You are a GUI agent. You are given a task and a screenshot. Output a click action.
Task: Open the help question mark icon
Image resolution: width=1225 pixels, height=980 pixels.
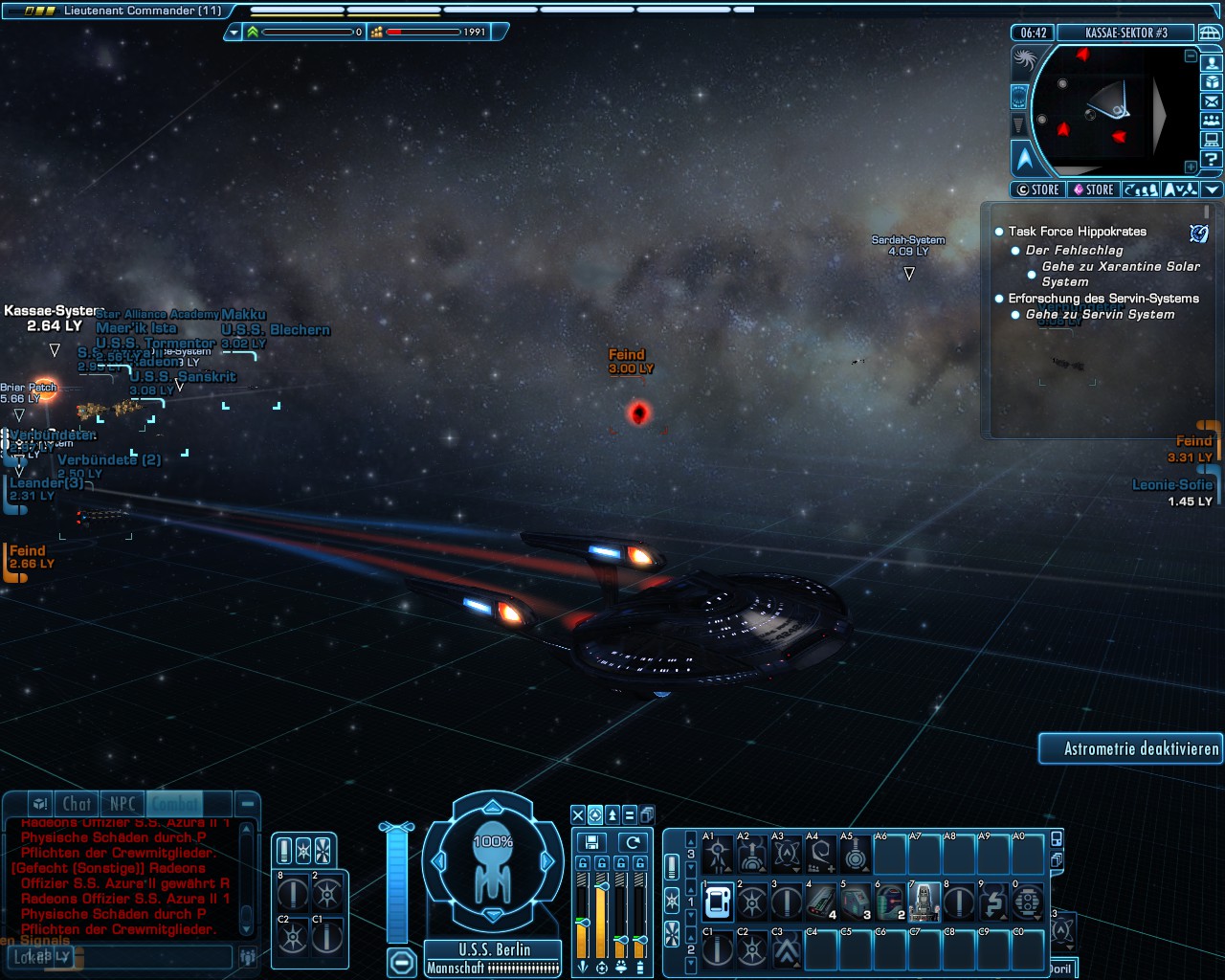1212,159
